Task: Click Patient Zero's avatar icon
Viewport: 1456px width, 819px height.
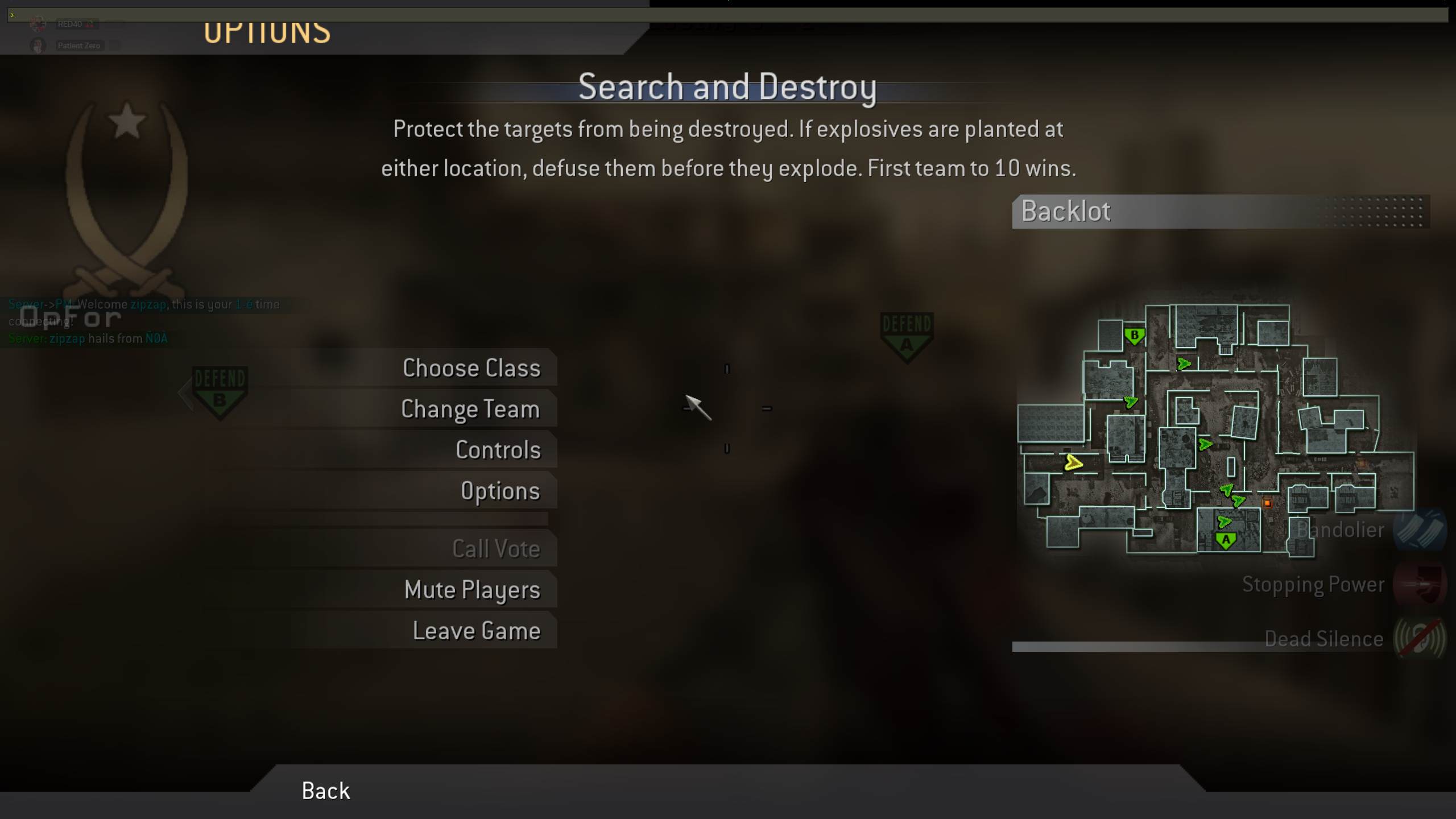Action: (x=38, y=45)
